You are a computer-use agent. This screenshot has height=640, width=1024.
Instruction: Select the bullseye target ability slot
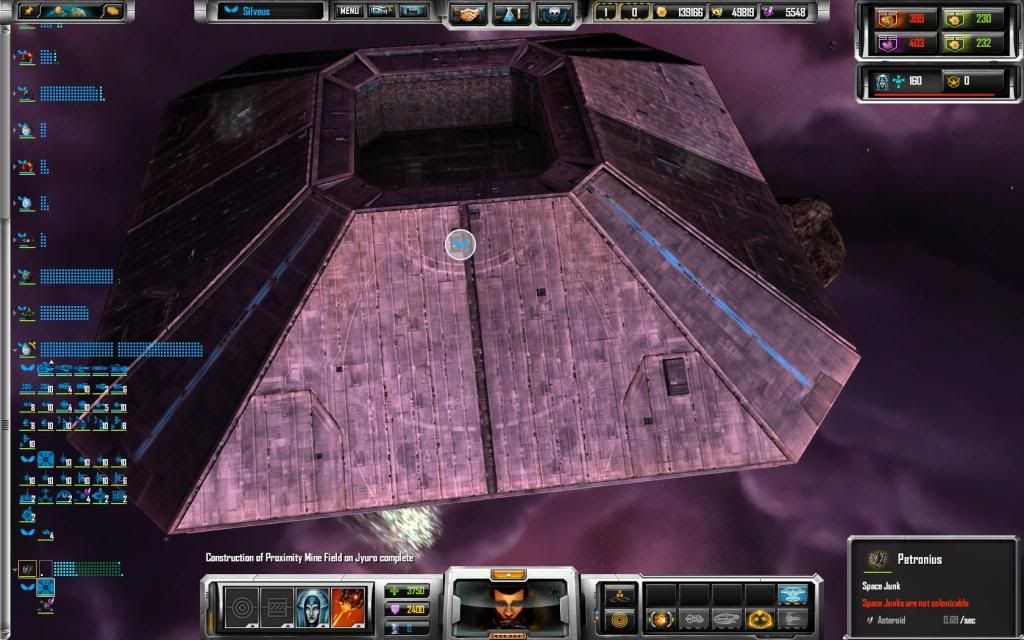[x=241, y=605]
